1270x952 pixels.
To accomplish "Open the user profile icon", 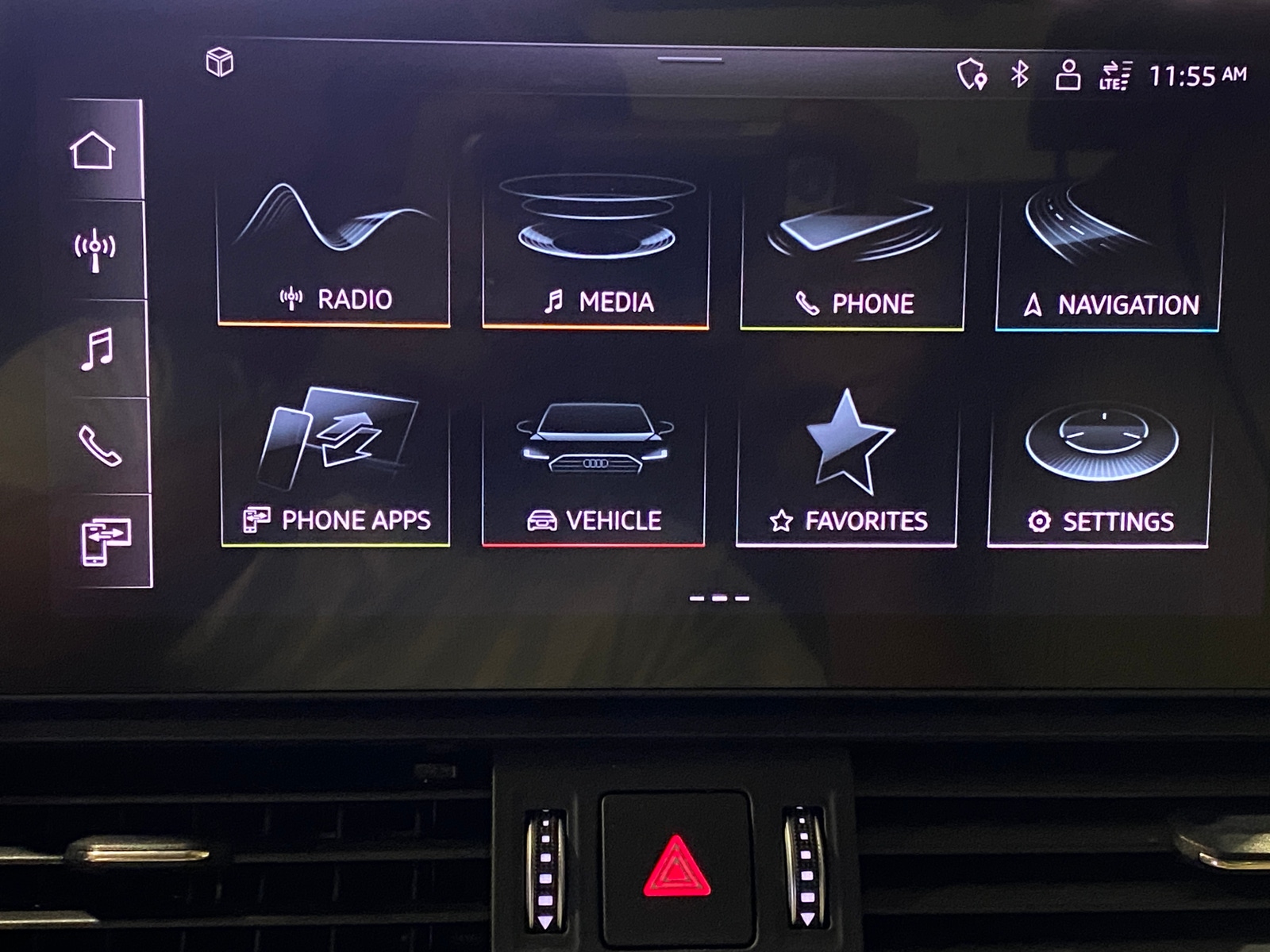I will tap(1068, 75).
